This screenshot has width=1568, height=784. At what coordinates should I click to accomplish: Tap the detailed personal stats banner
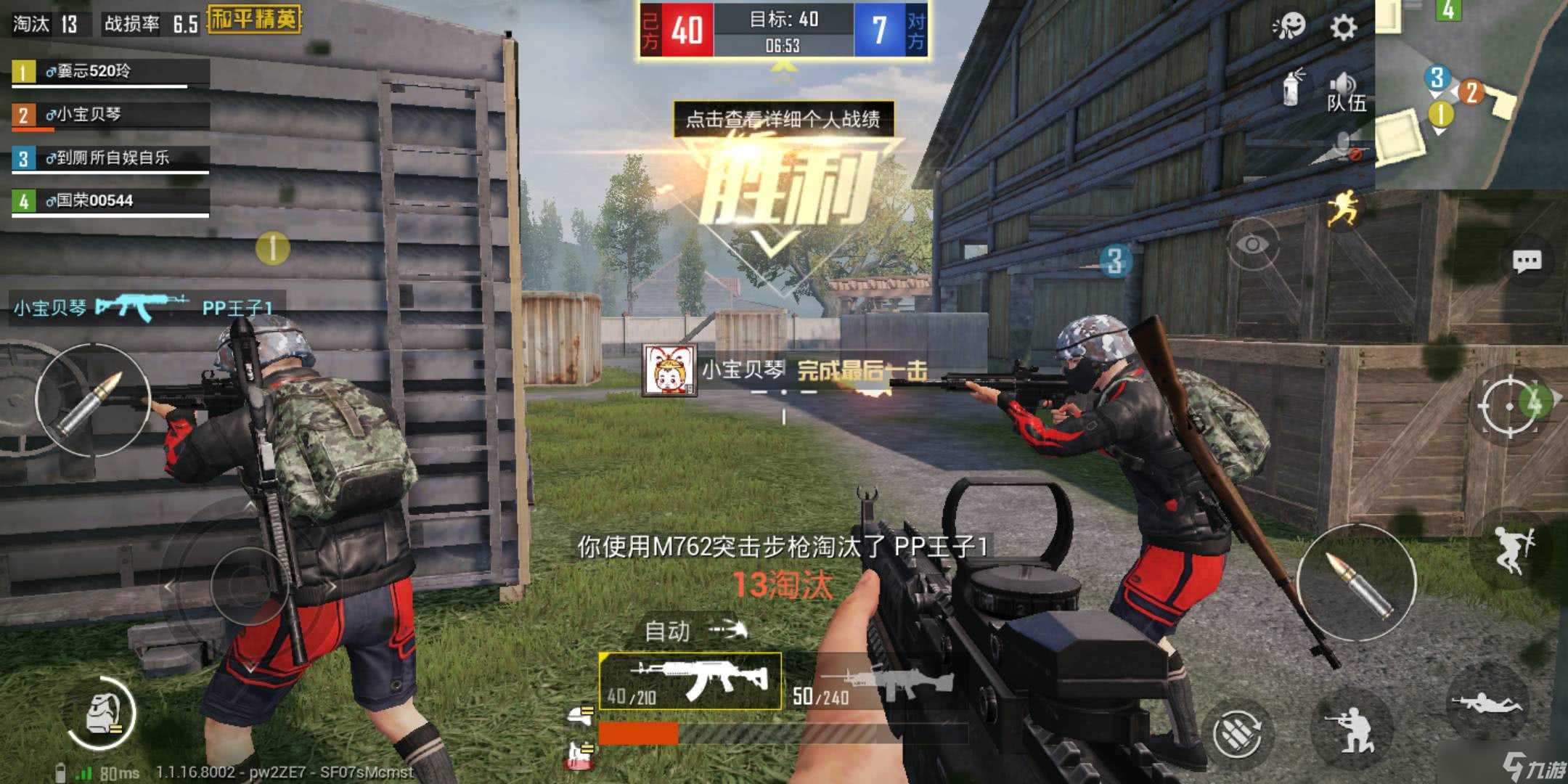[783, 119]
